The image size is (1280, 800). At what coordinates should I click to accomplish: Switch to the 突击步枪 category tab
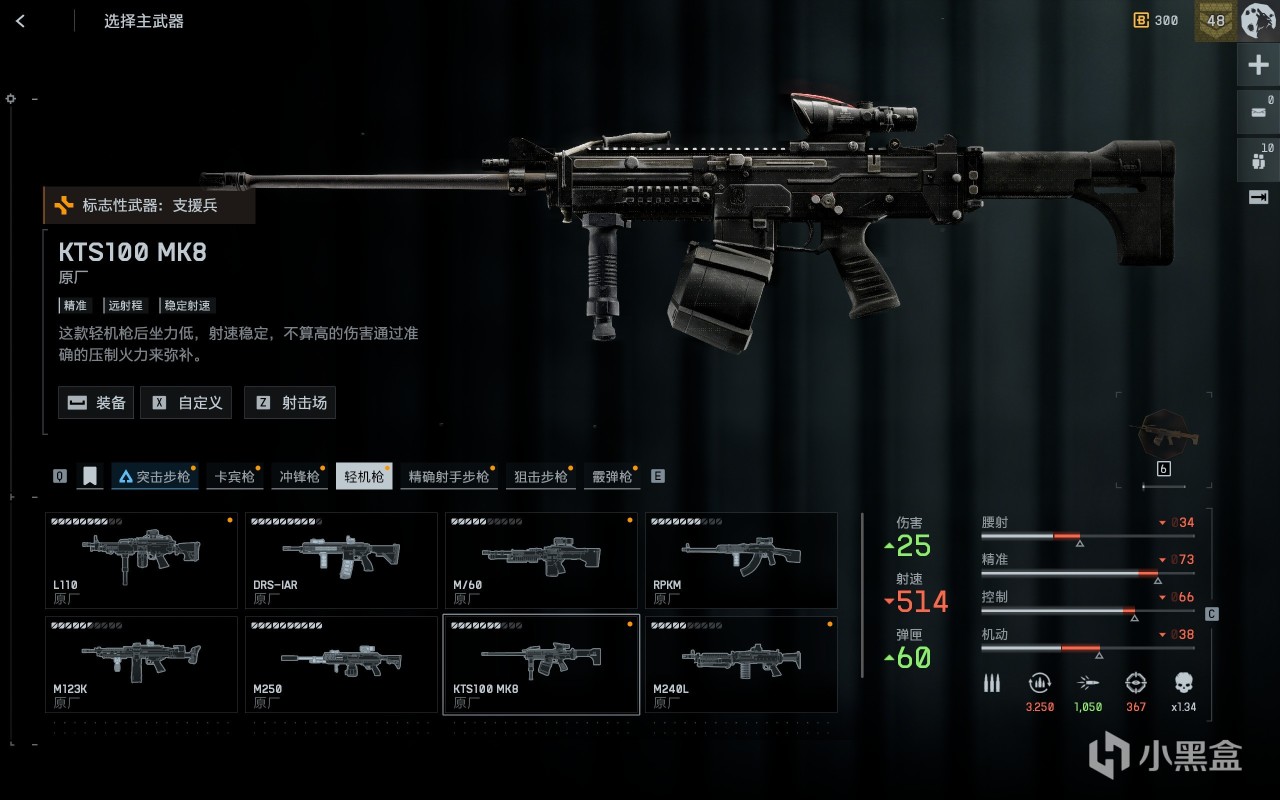point(153,477)
